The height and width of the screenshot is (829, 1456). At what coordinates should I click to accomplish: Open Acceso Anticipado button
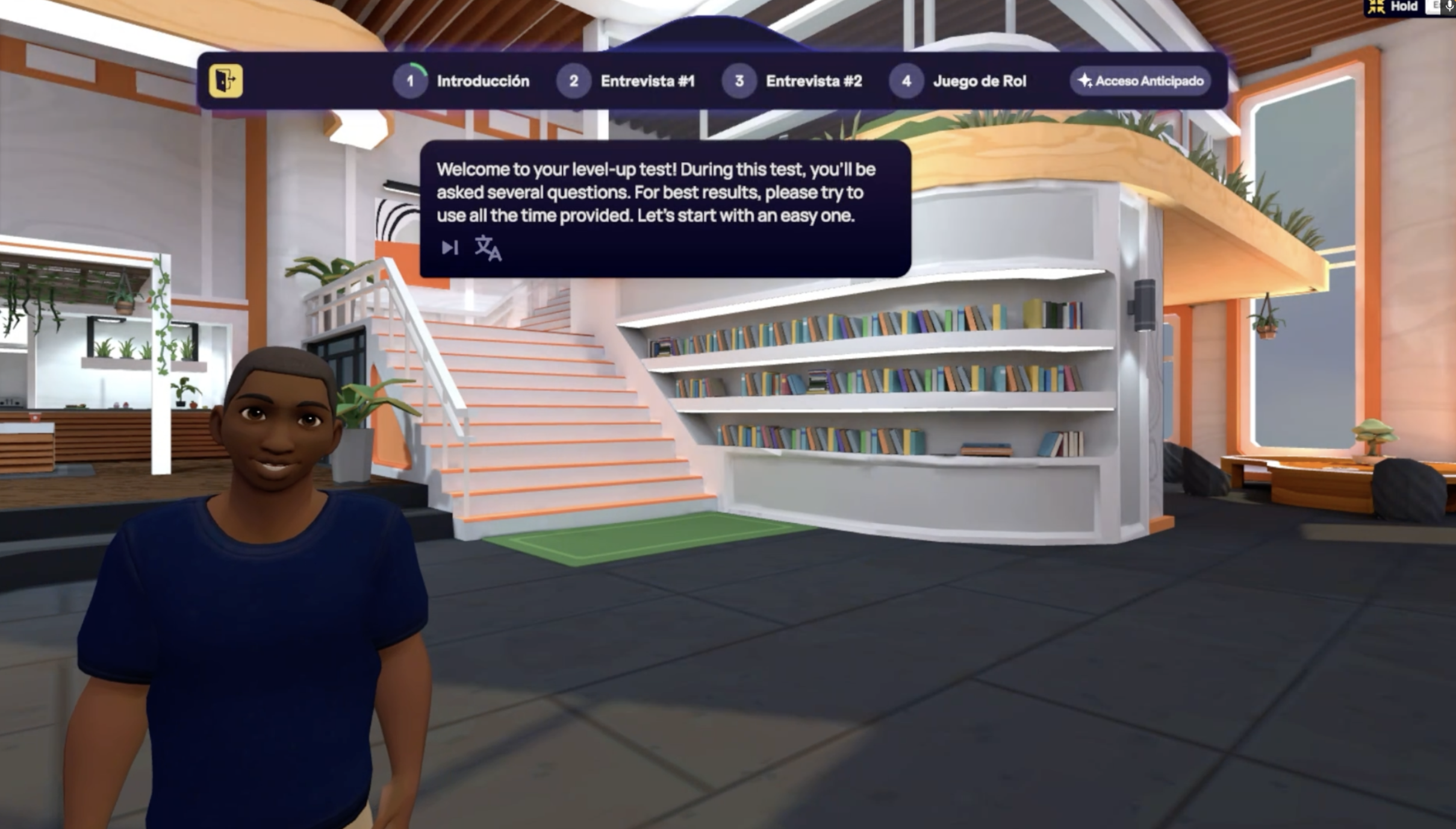tap(1140, 81)
